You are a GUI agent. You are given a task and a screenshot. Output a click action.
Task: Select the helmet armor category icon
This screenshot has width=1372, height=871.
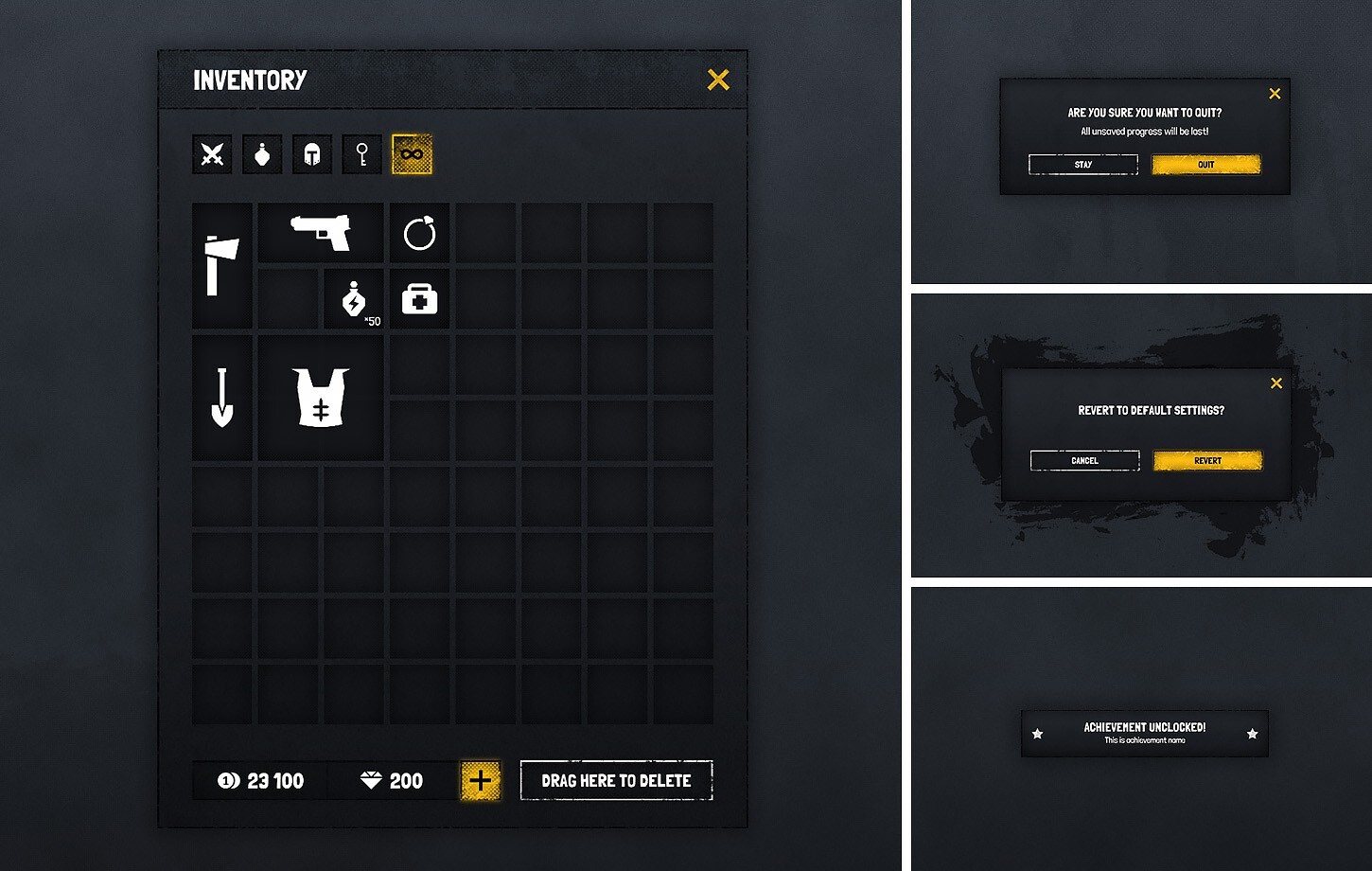pyautogui.click(x=312, y=153)
